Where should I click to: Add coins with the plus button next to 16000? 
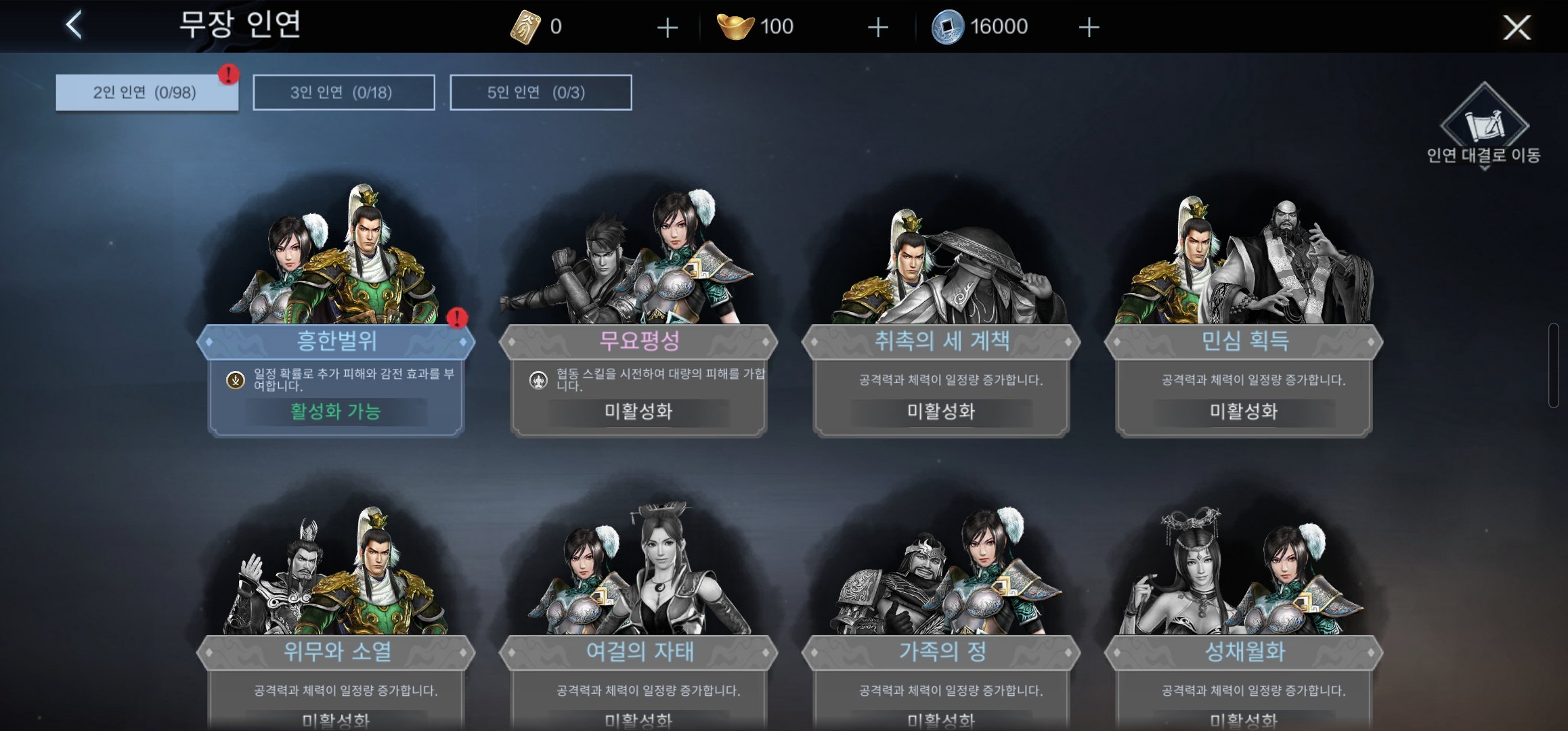coord(1089,26)
